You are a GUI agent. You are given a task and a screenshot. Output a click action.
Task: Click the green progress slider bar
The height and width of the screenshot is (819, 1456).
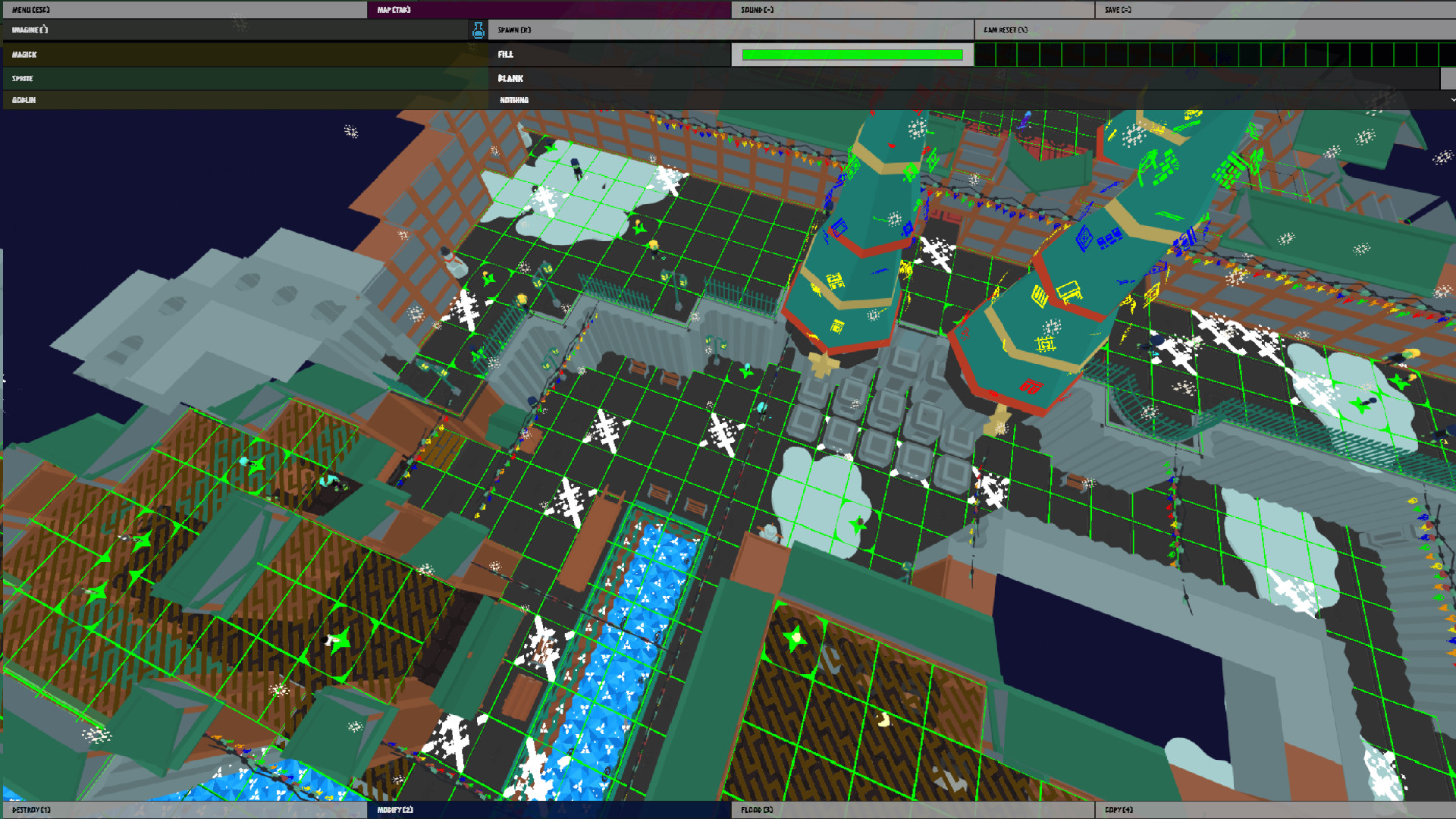pos(851,55)
